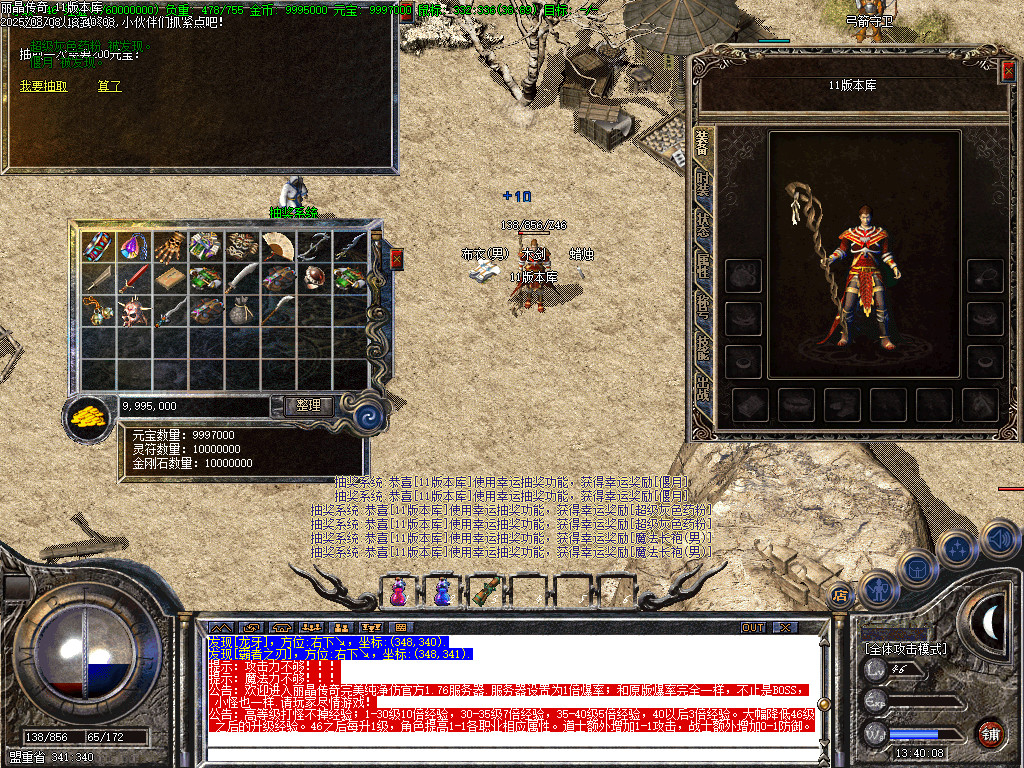Toggle the 全体攻击模式 attack mode label
Screen dimensions: 1024x768
[905, 649]
